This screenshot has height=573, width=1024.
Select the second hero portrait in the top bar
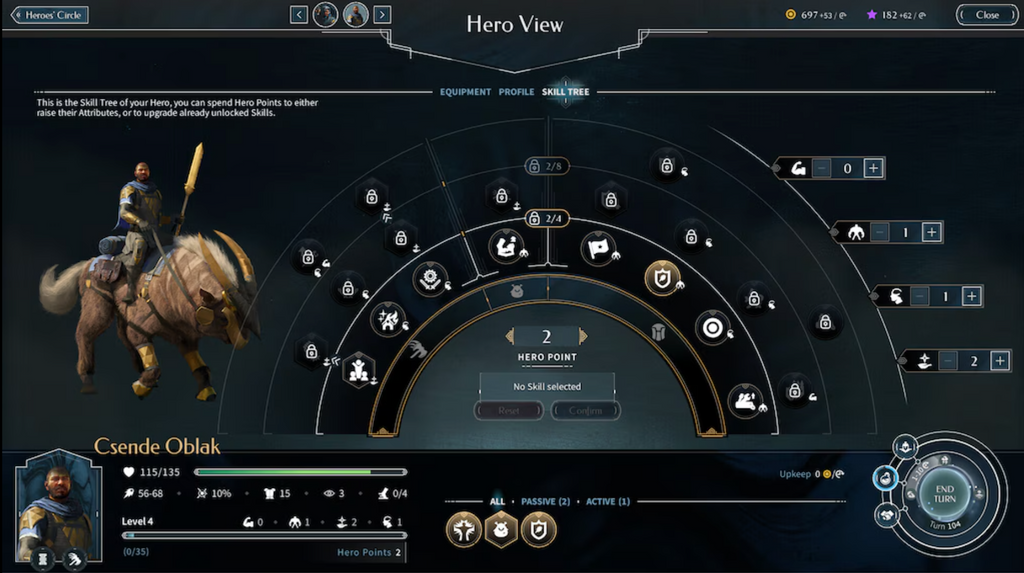(355, 15)
